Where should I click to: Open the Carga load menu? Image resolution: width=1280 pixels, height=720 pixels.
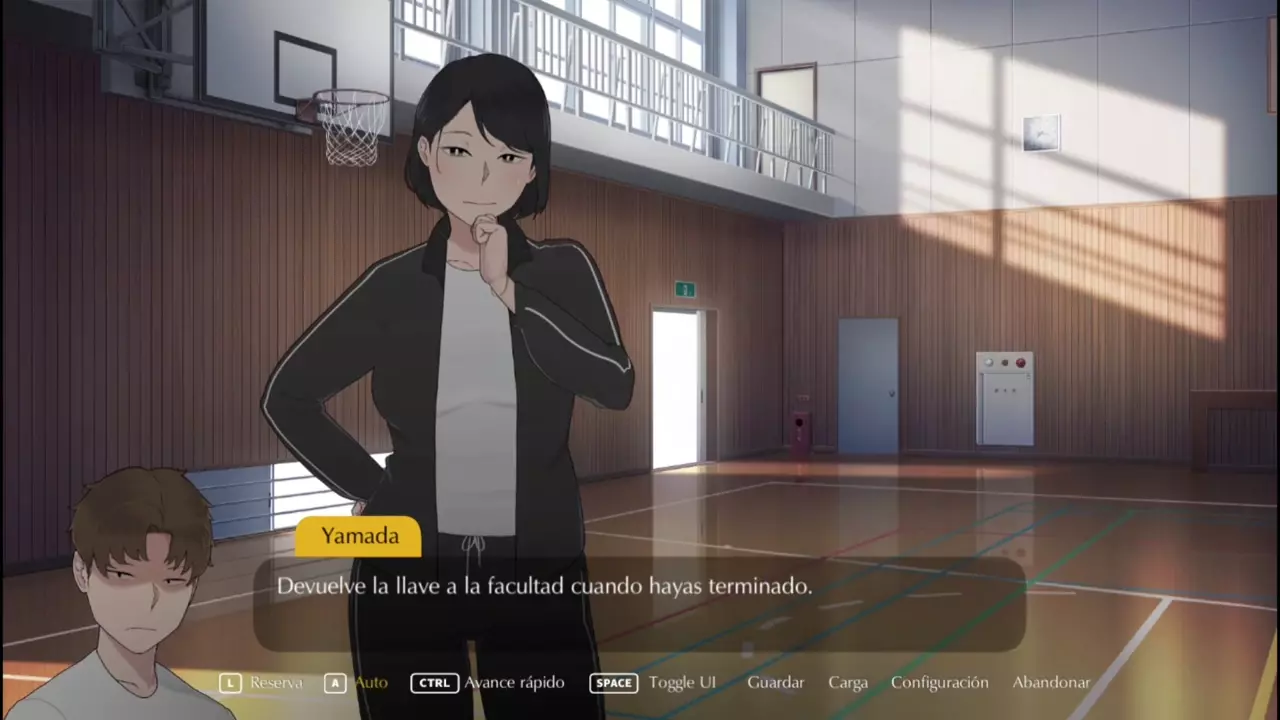tap(847, 683)
